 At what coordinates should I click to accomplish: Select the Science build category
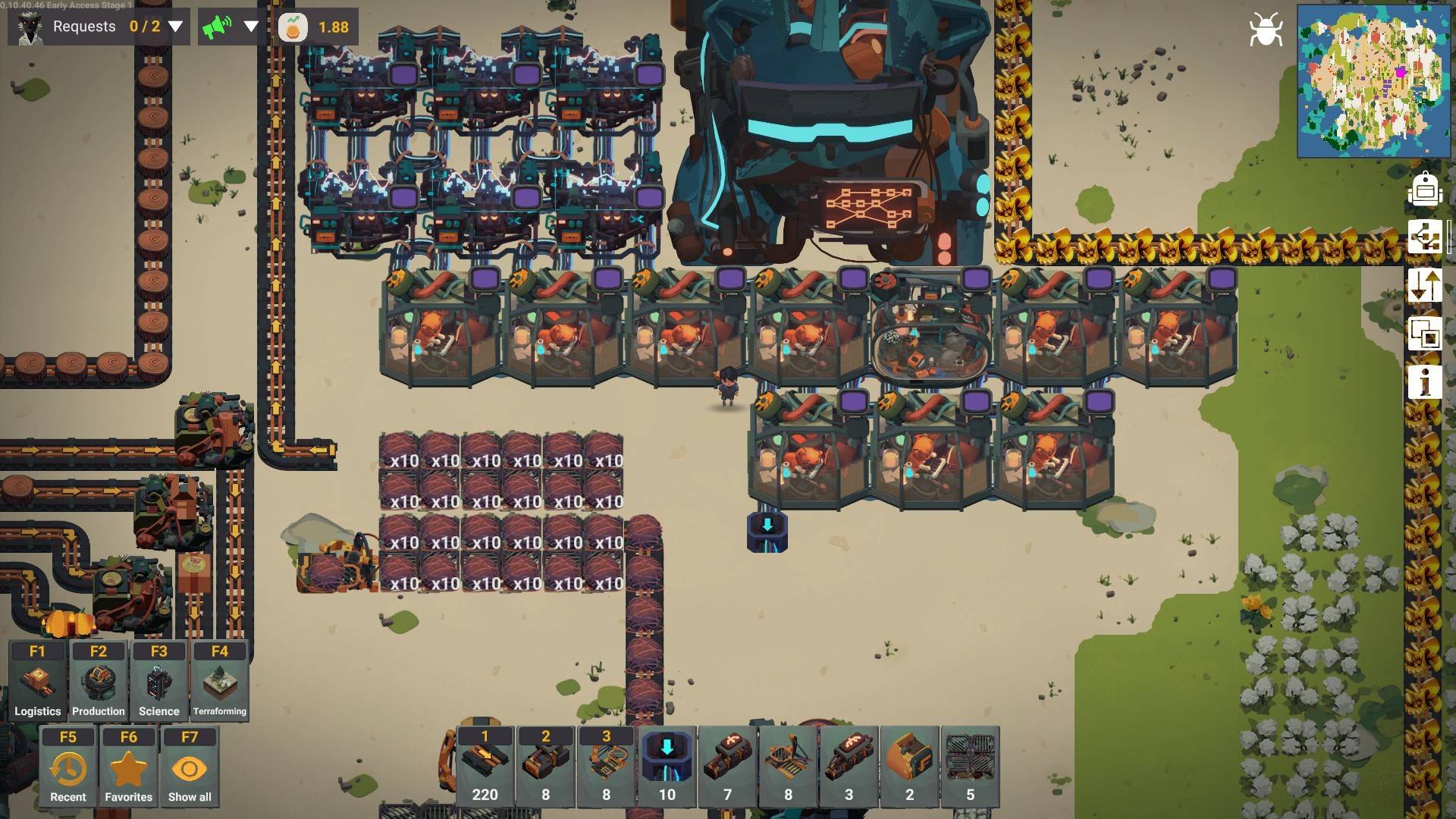coord(159,681)
